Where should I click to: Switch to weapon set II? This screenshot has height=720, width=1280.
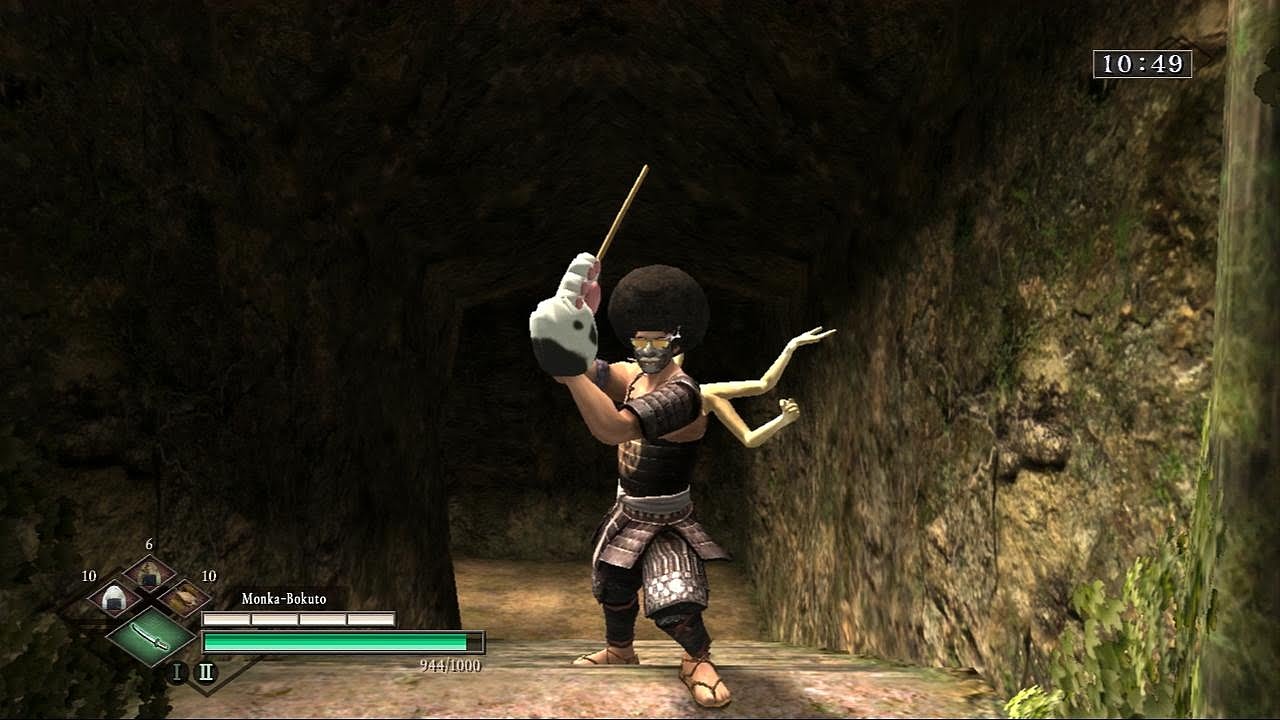[206, 672]
